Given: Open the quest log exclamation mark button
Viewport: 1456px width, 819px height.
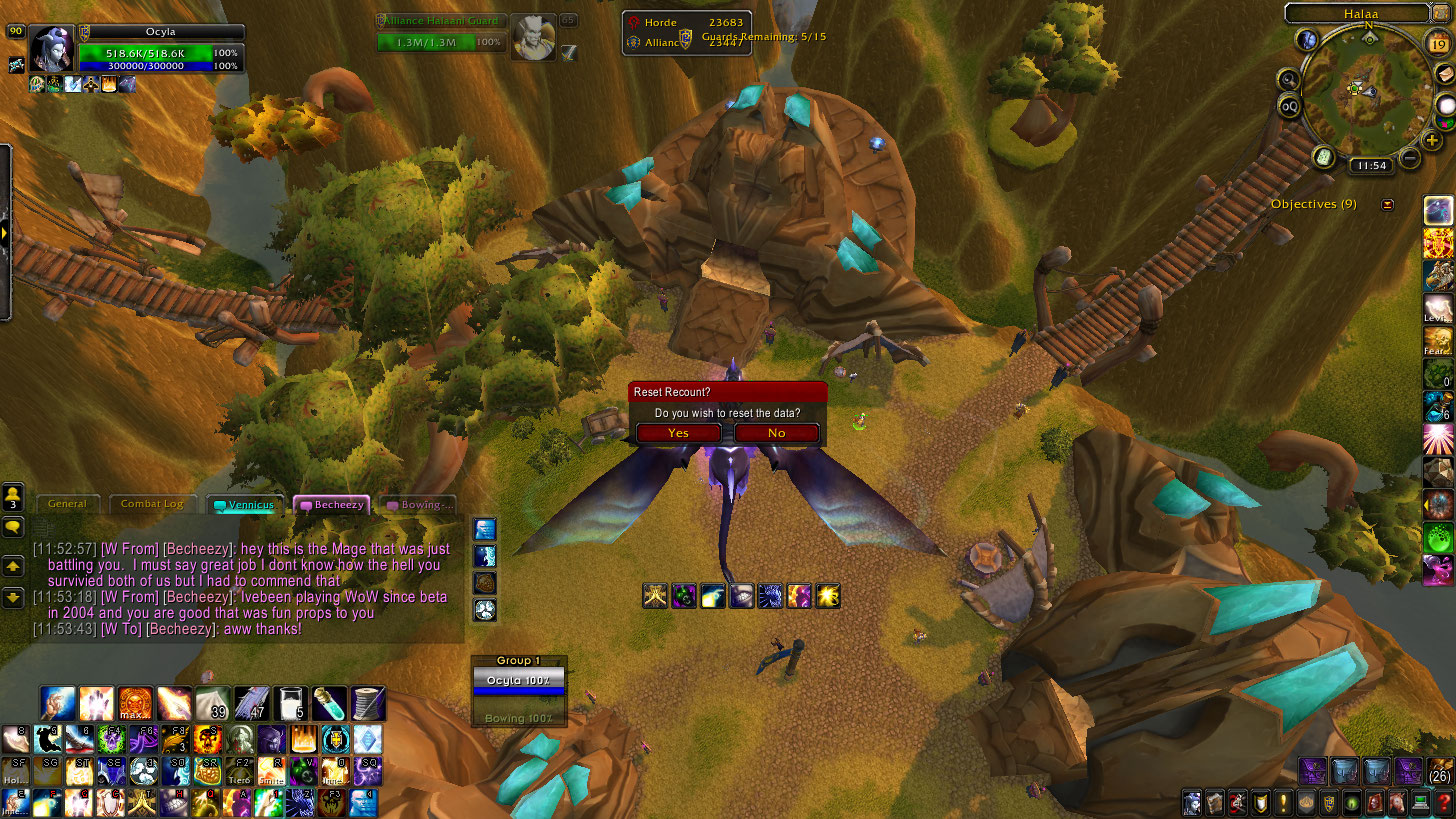Looking at the screenshot, I should pos(1283,803).
